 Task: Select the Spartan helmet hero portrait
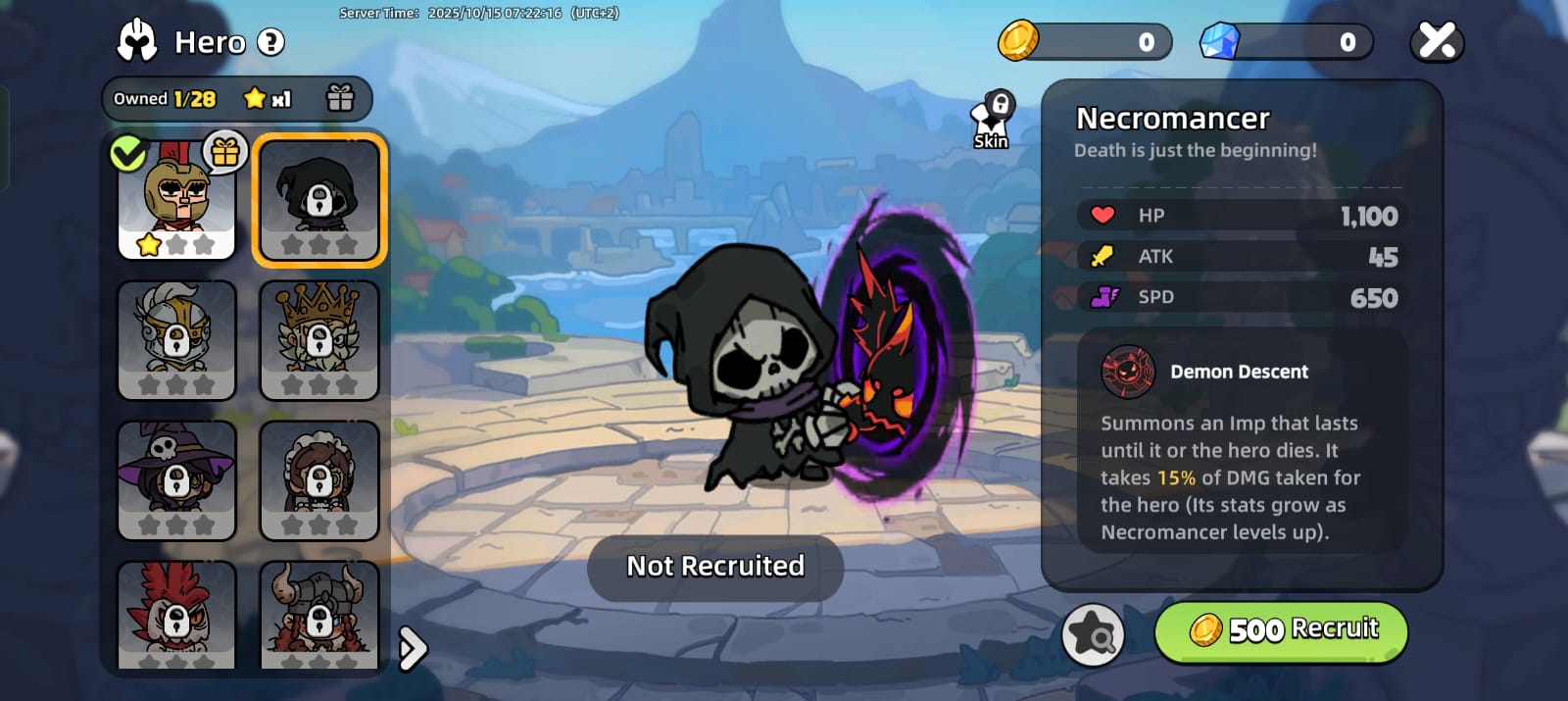click(x=176, y=201)
